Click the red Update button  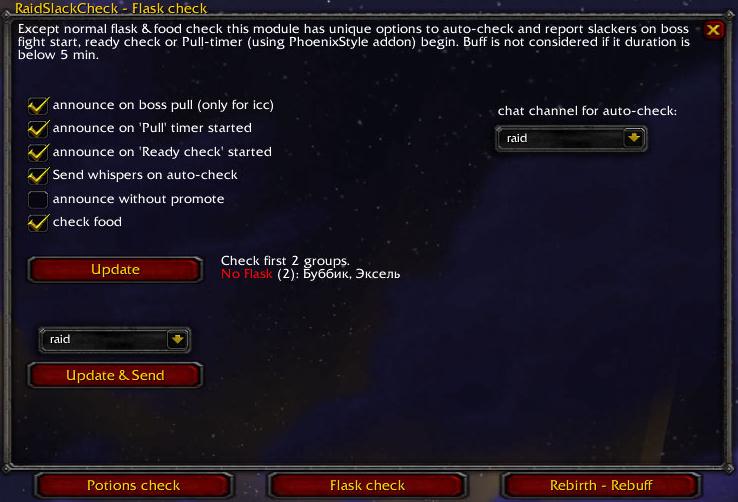click(x=115, y=270)
